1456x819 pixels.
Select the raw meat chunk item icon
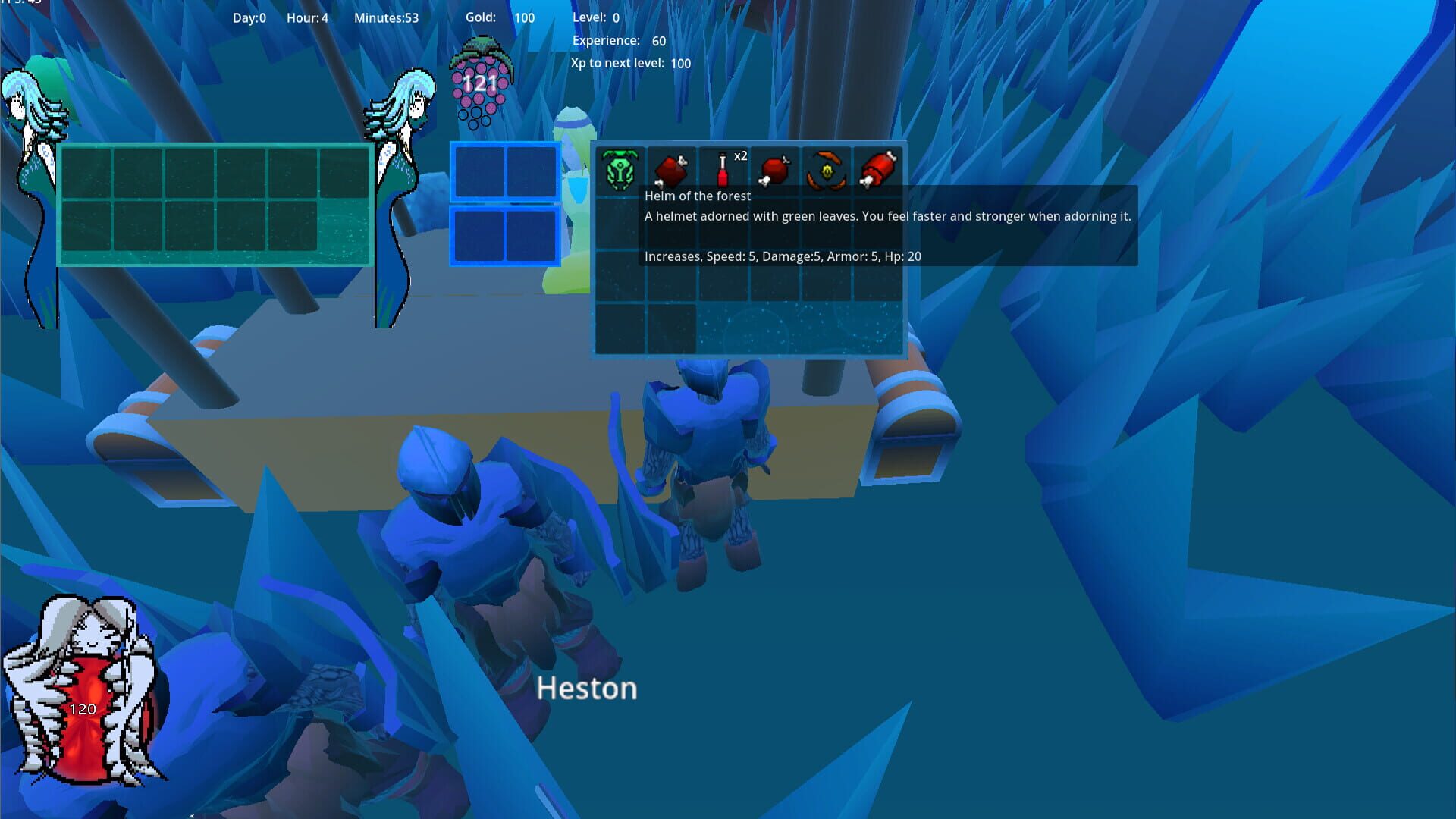673,168
